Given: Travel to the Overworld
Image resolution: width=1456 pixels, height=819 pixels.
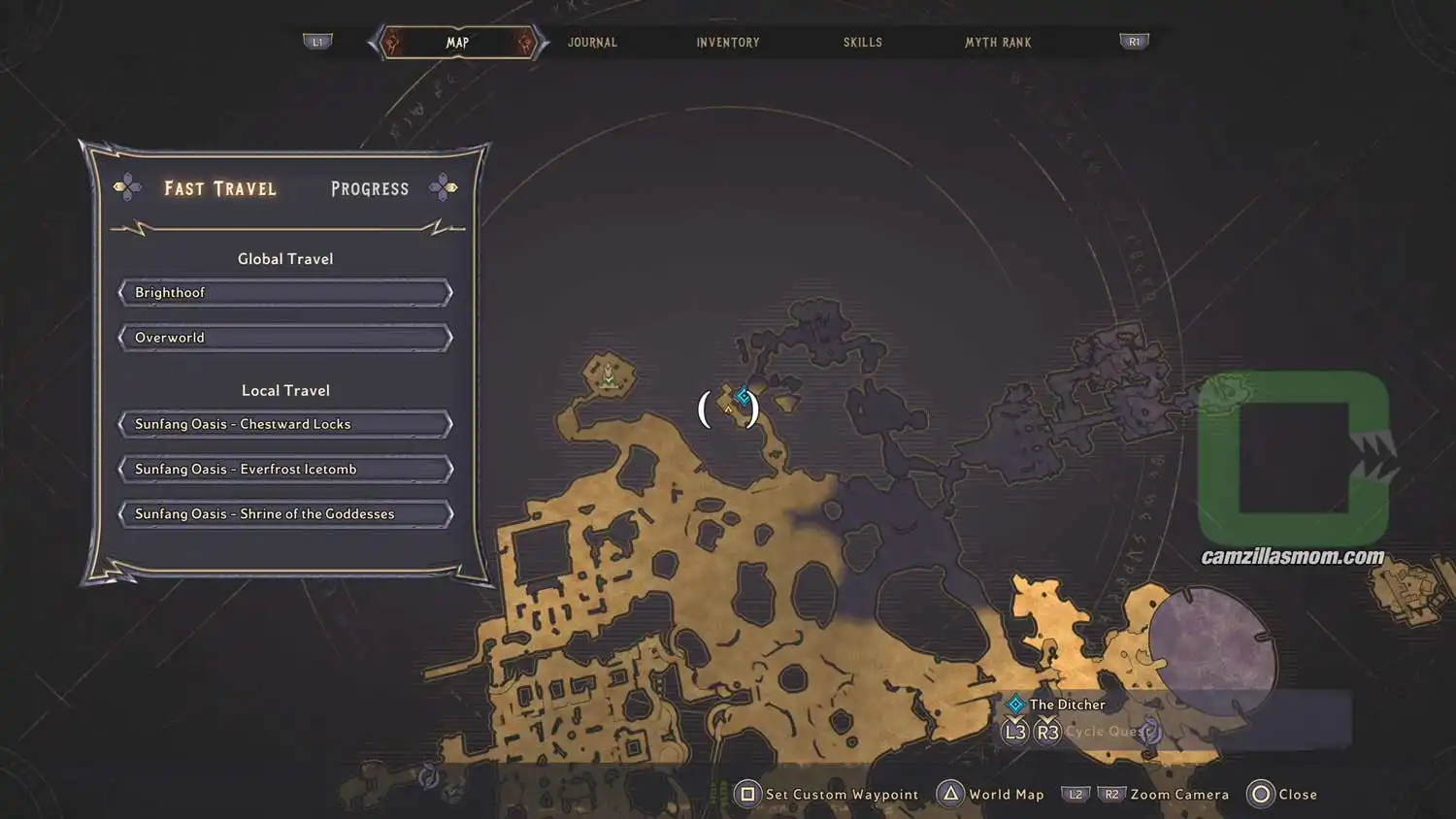Looking at the screenshot, I should [284, 337].
